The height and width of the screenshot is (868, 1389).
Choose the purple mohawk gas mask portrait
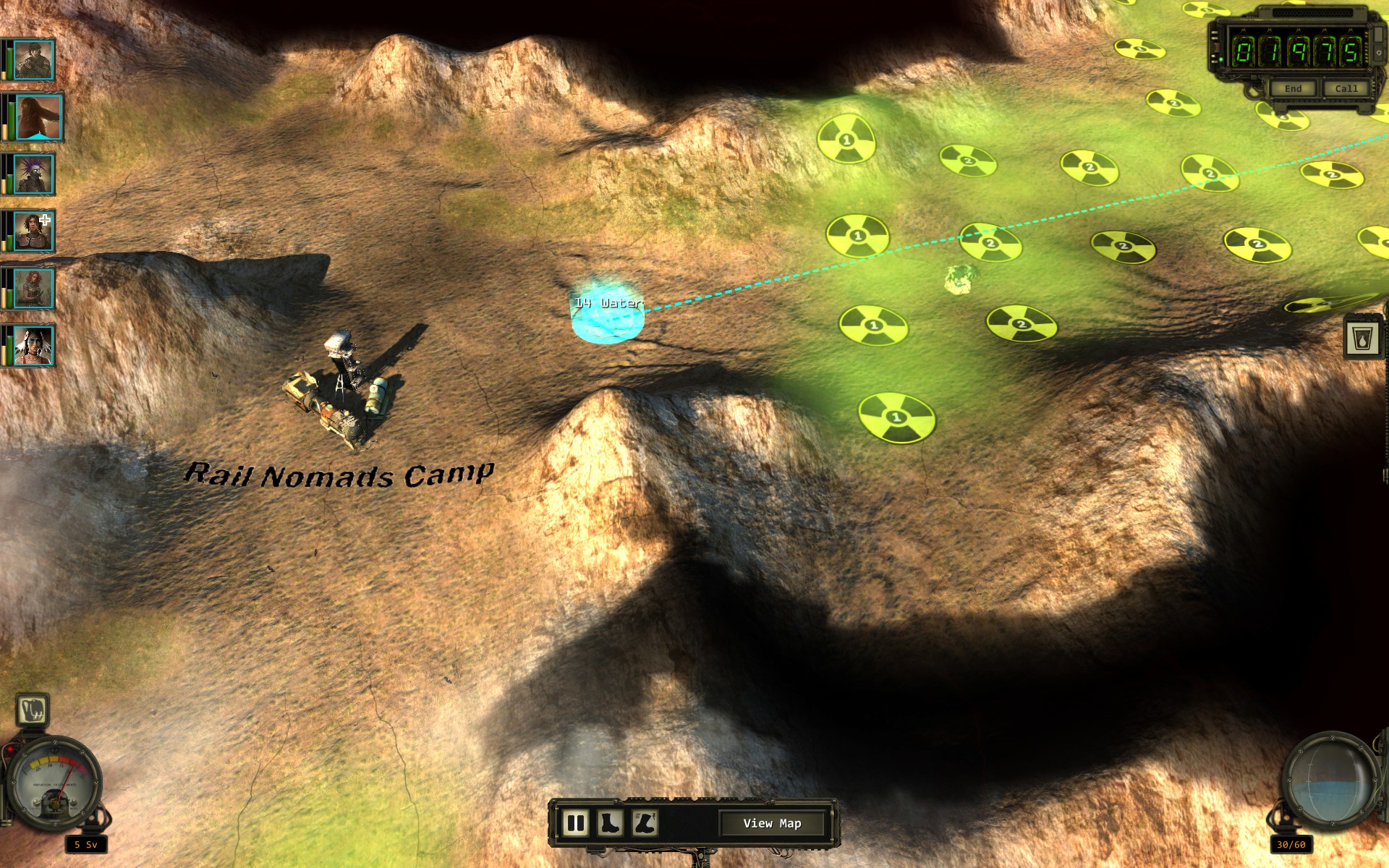33,174
